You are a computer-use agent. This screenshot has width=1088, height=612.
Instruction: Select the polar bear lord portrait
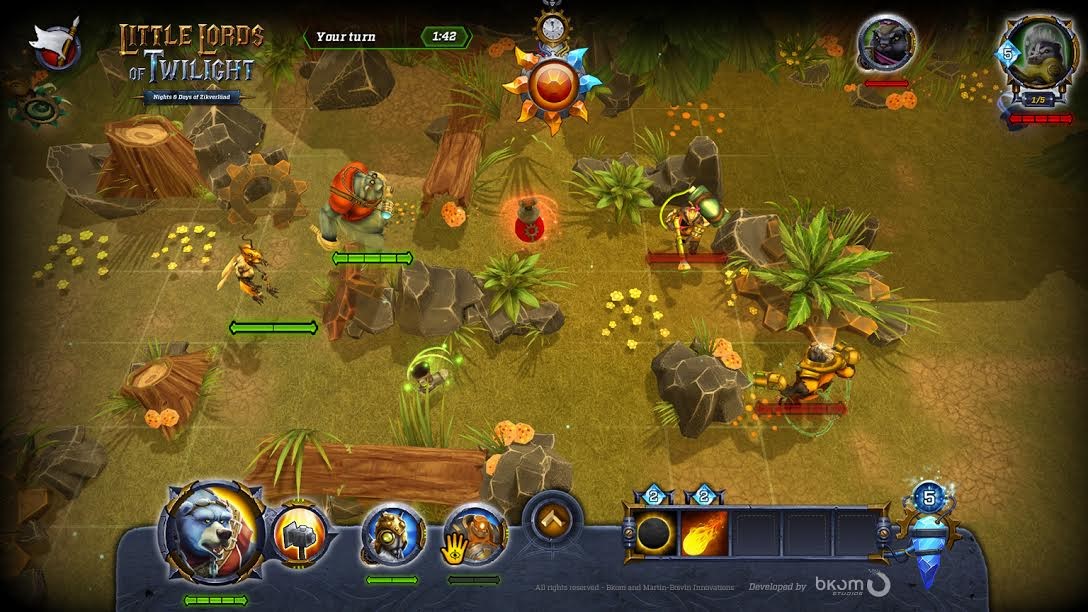pyautogui.click(x=214, y=530)
